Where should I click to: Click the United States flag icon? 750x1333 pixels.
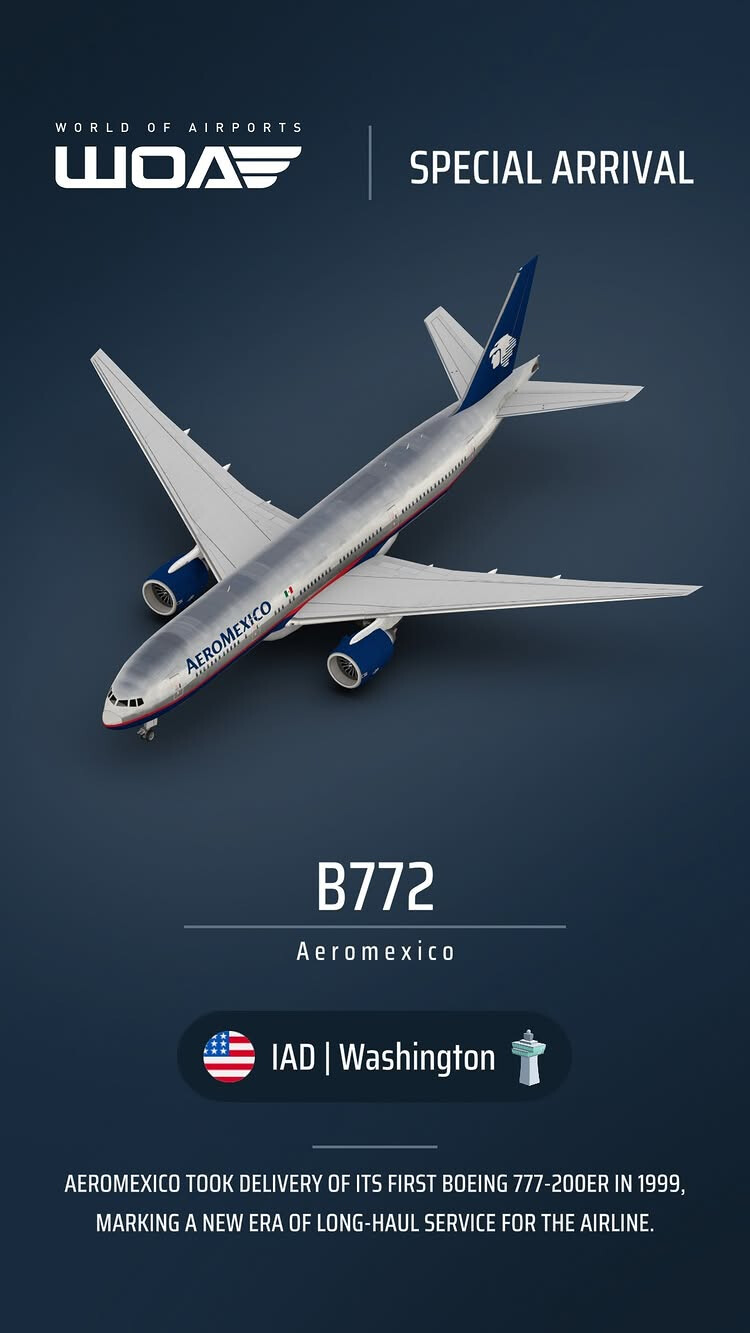[x=229, y=1057]
